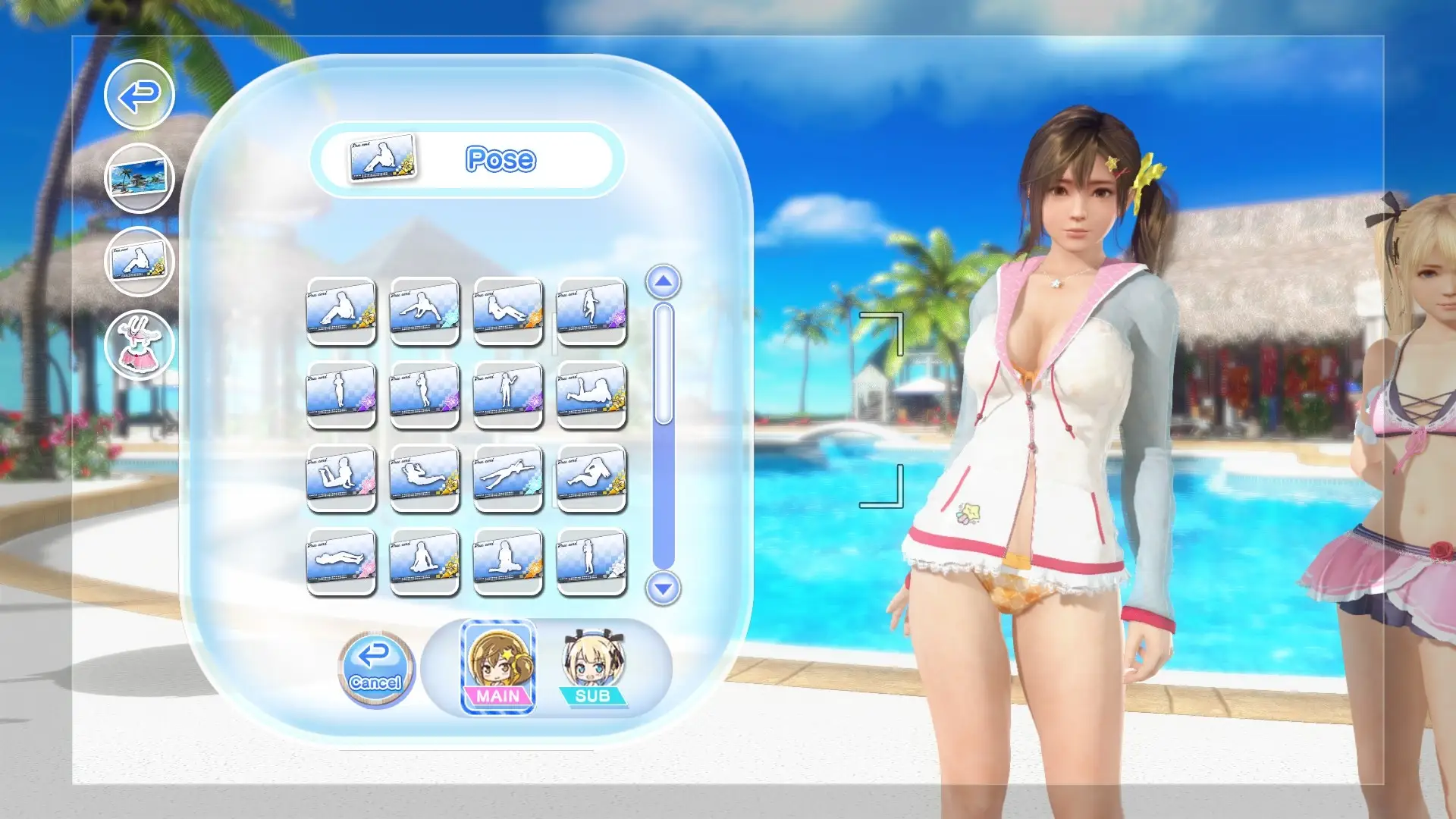This screenshot has height=819, width=1456.
Task: Switch to the SUB character portrait
Action: [x=593, y=669]
